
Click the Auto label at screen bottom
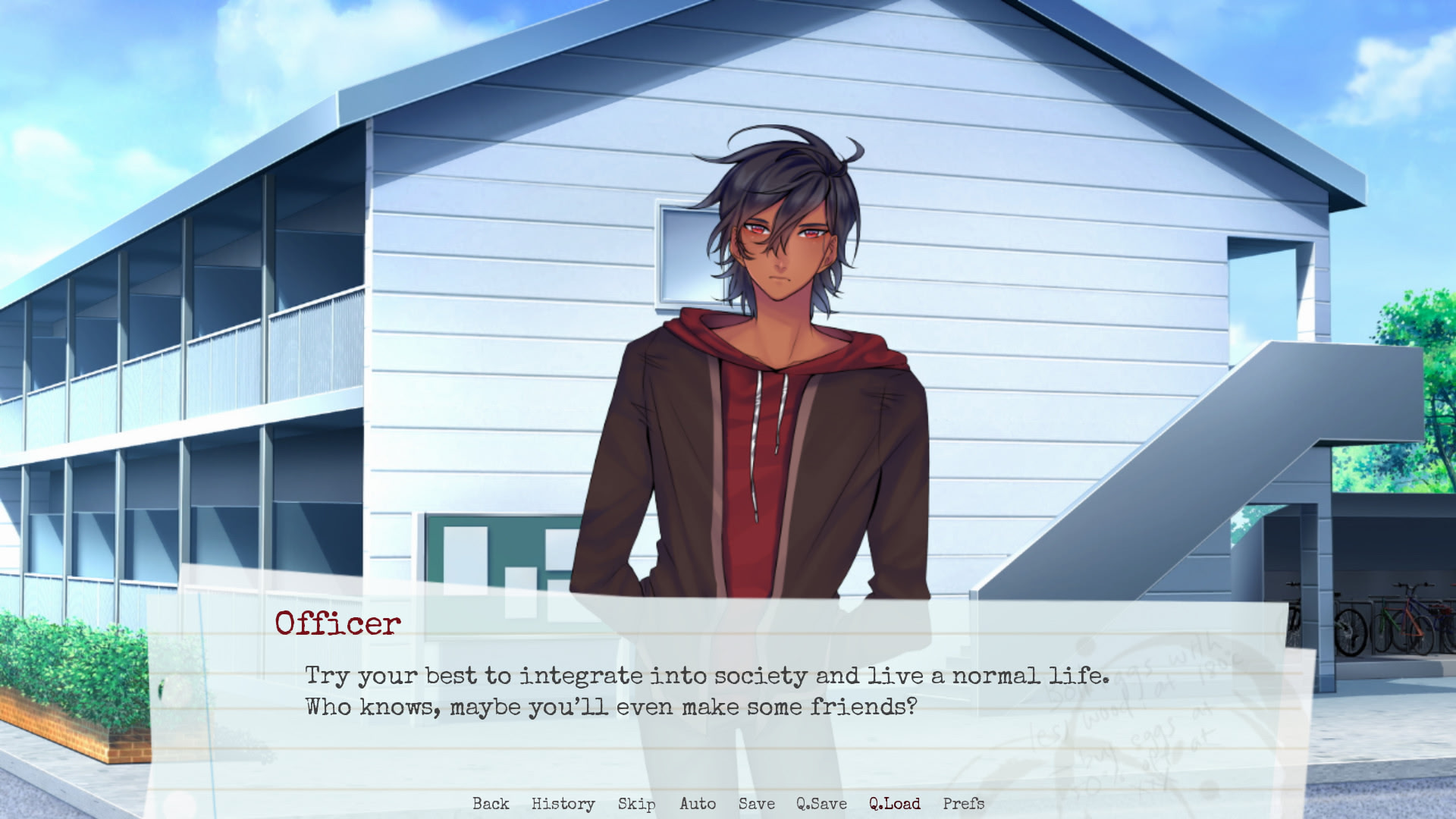[x=697, y=804]
